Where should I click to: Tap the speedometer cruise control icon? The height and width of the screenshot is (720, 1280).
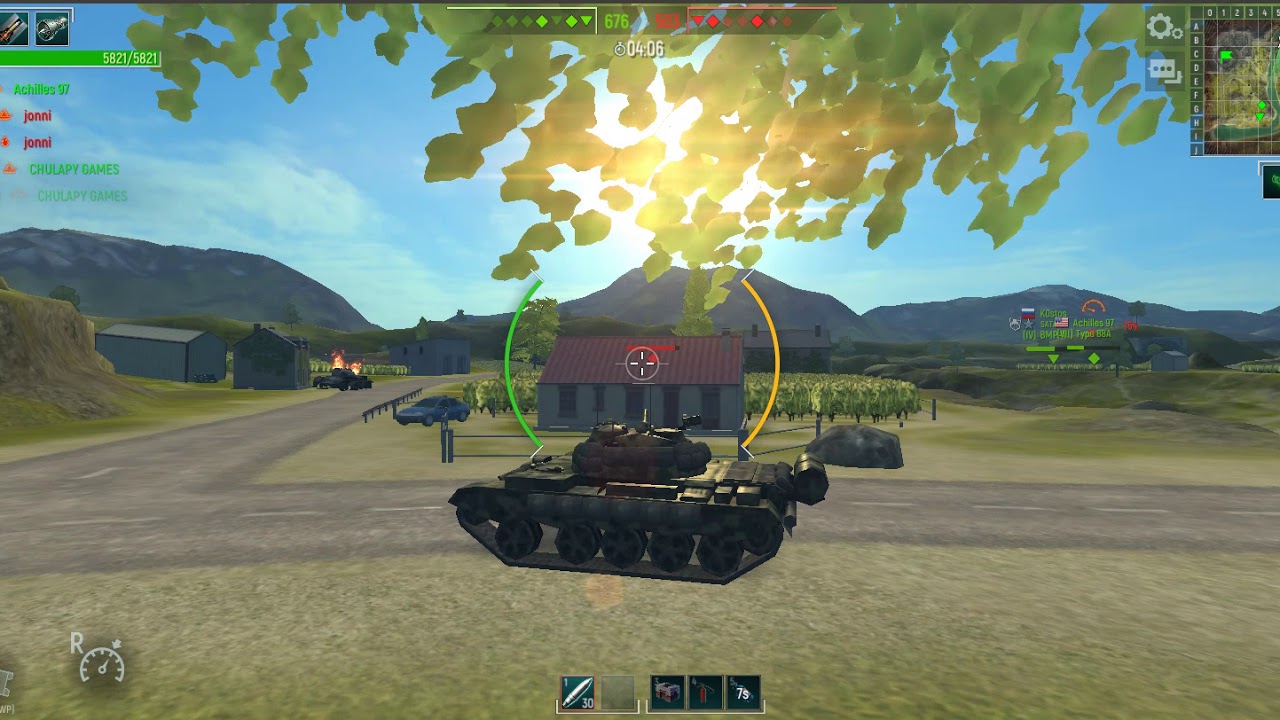point(101,662)
